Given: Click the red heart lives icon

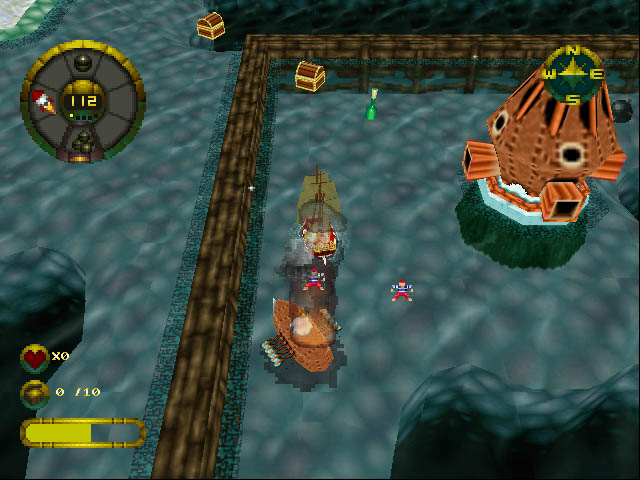Looking at the screenshot, I should click(x=35, y=357).
